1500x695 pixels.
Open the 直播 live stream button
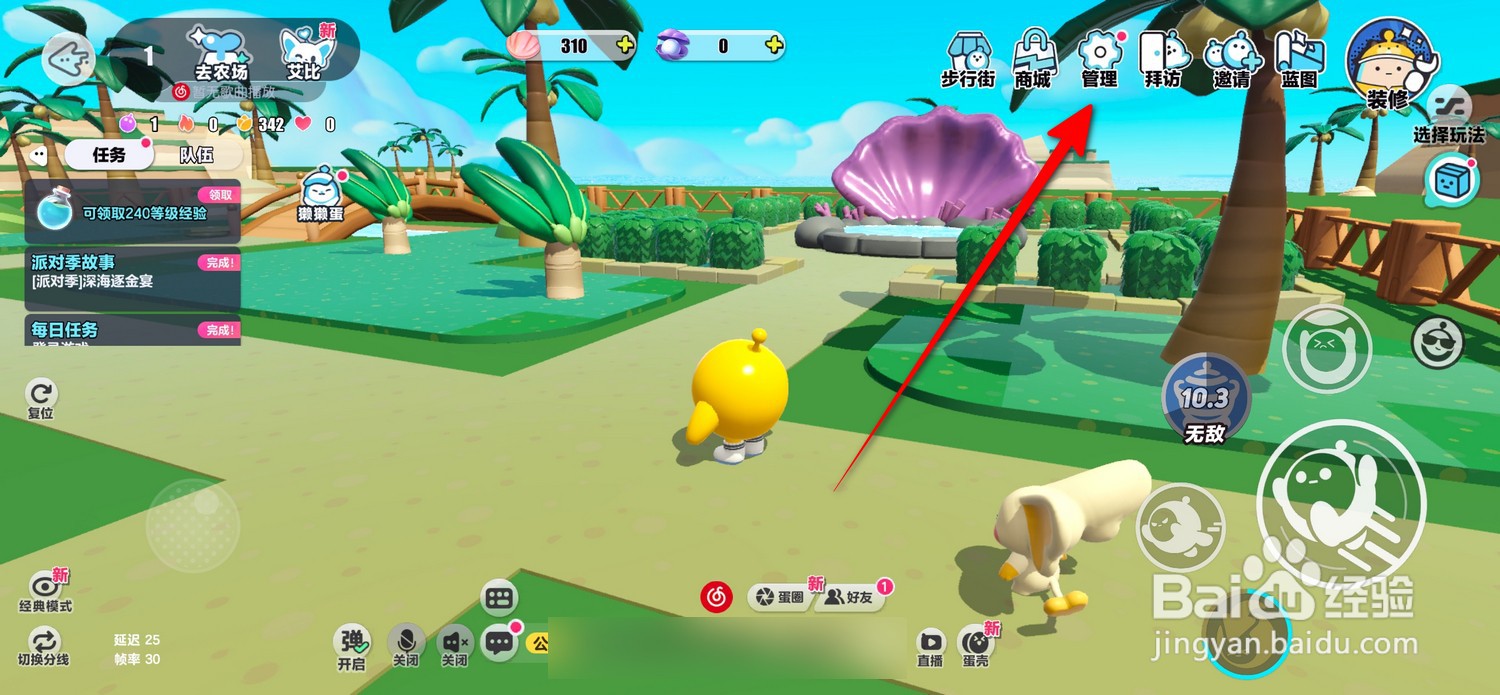tap(930, 645)
